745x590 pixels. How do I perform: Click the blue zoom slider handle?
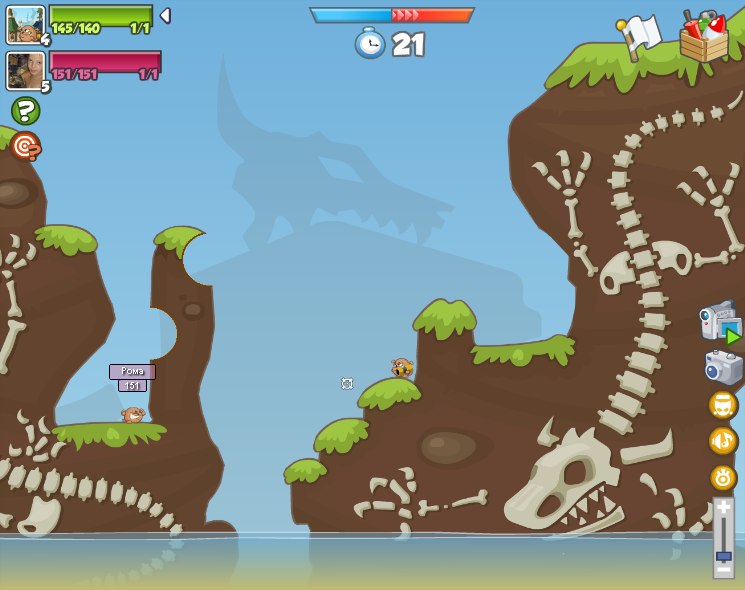pos(723,556)
